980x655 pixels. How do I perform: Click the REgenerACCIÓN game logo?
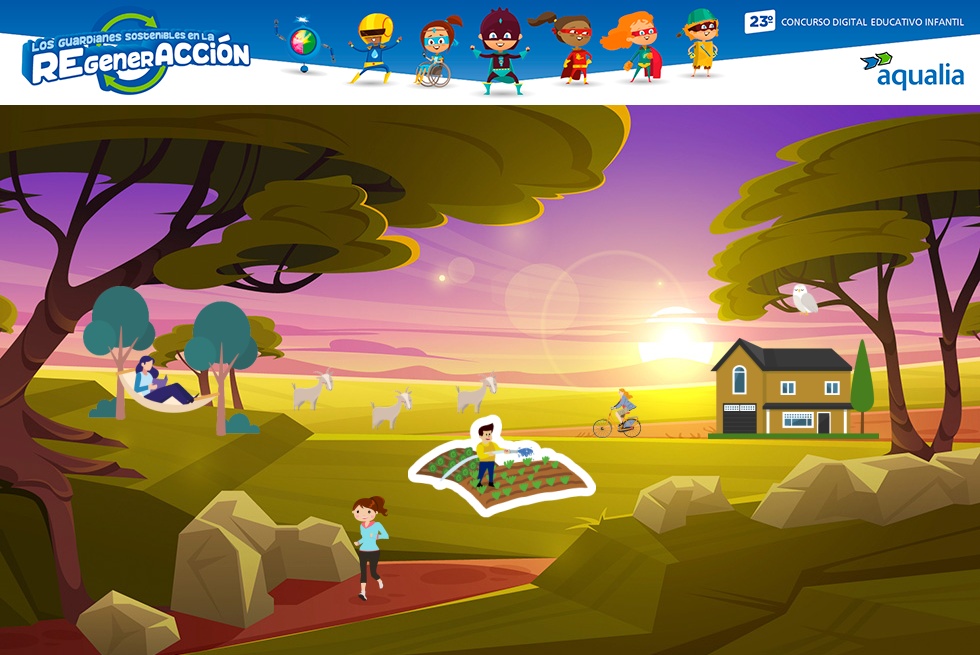click(136, 55)
